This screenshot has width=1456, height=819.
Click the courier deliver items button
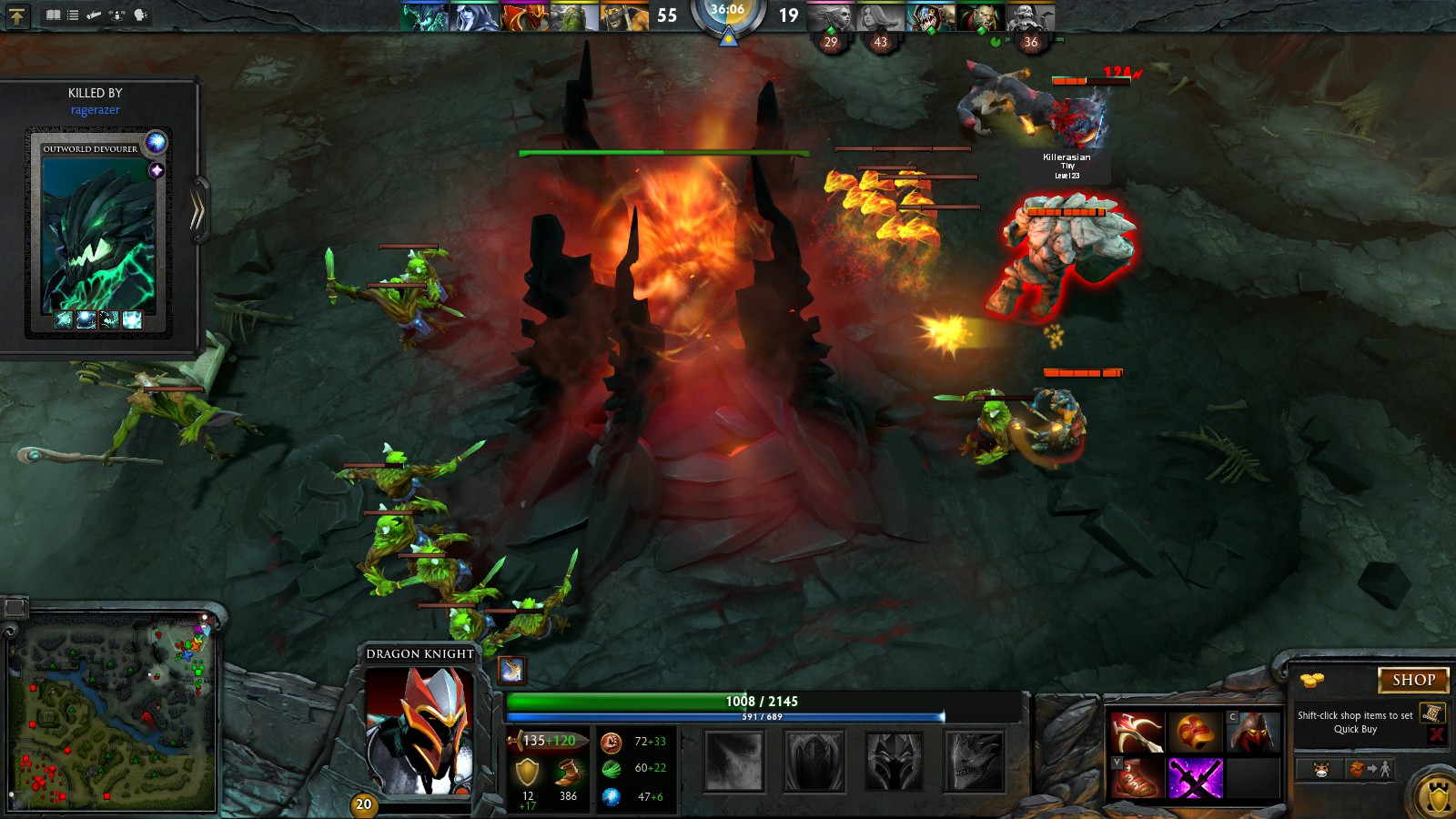(x=1370, y=770)
